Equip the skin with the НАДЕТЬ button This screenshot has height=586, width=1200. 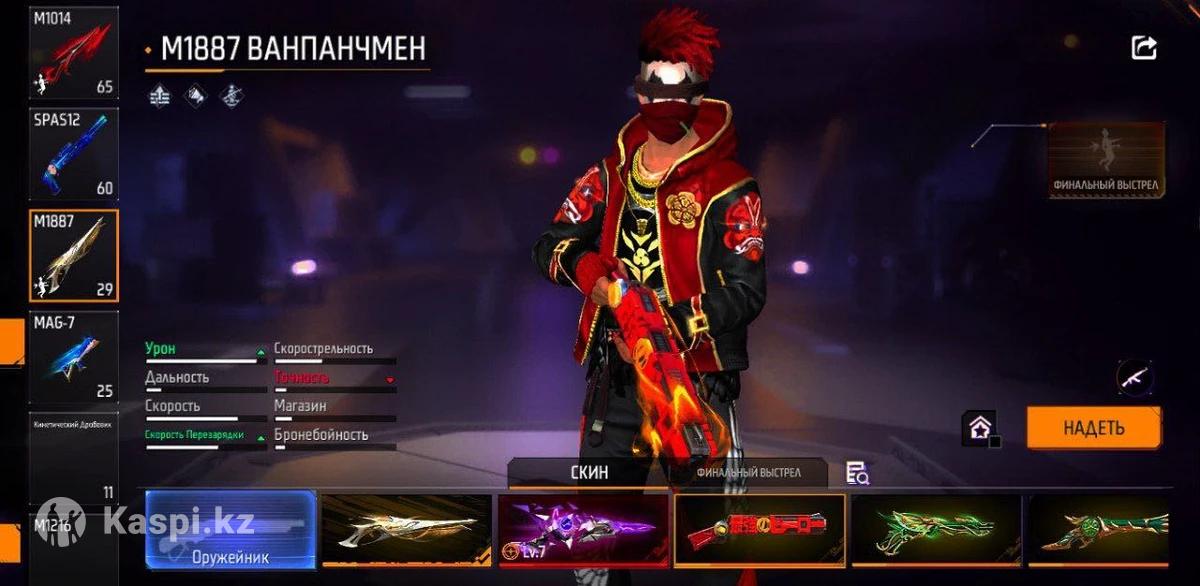[1094, 428]
